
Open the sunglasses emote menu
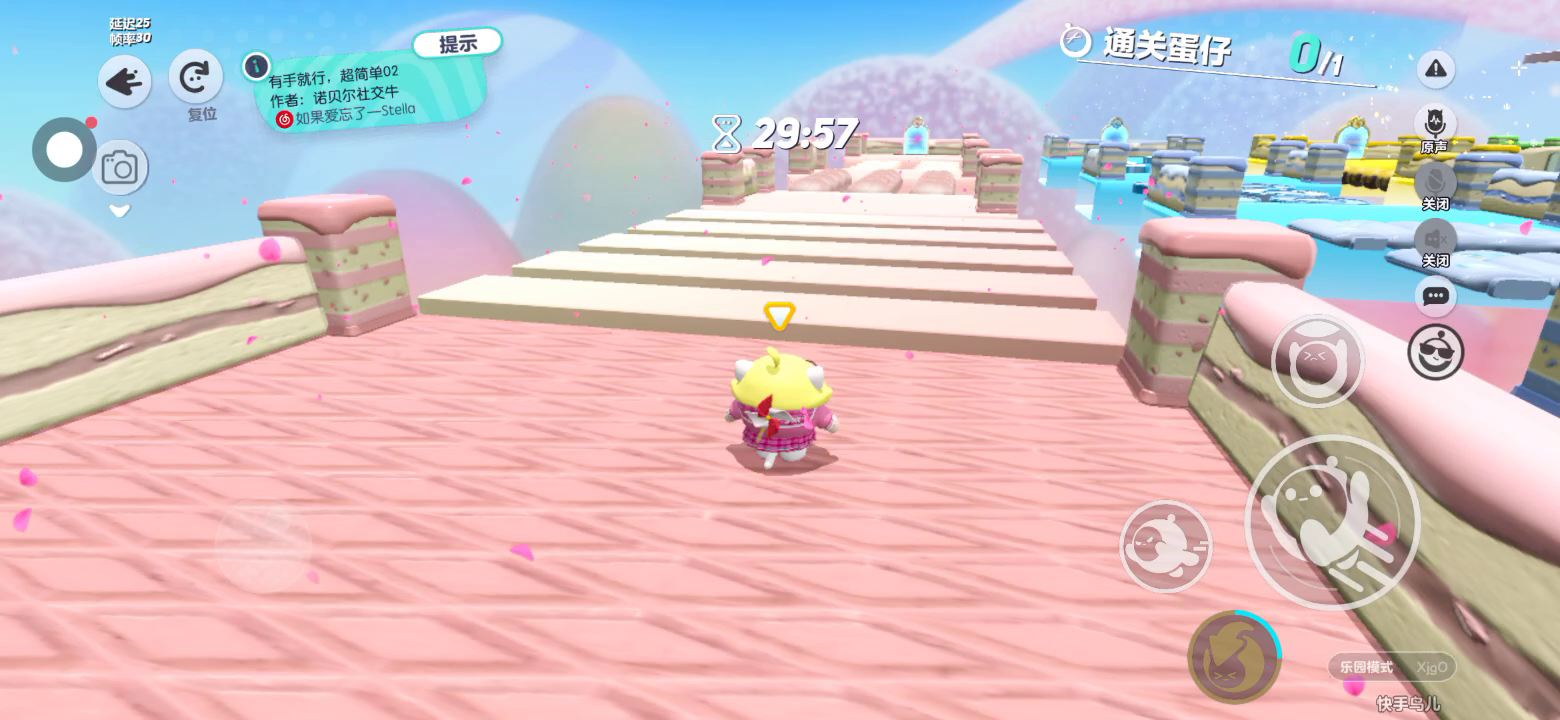click(x=1436, y=352)
